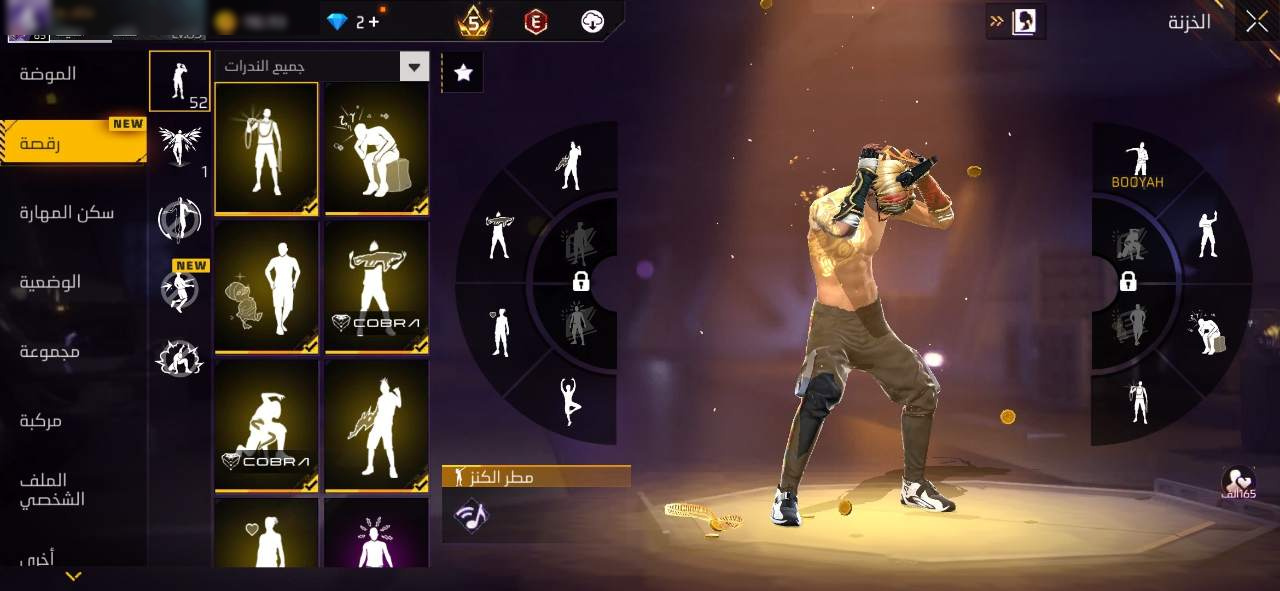Viewport: 1280px width, 591px height.
Task: Play the مطر الكنز emote sound icon
Action: 469,516
